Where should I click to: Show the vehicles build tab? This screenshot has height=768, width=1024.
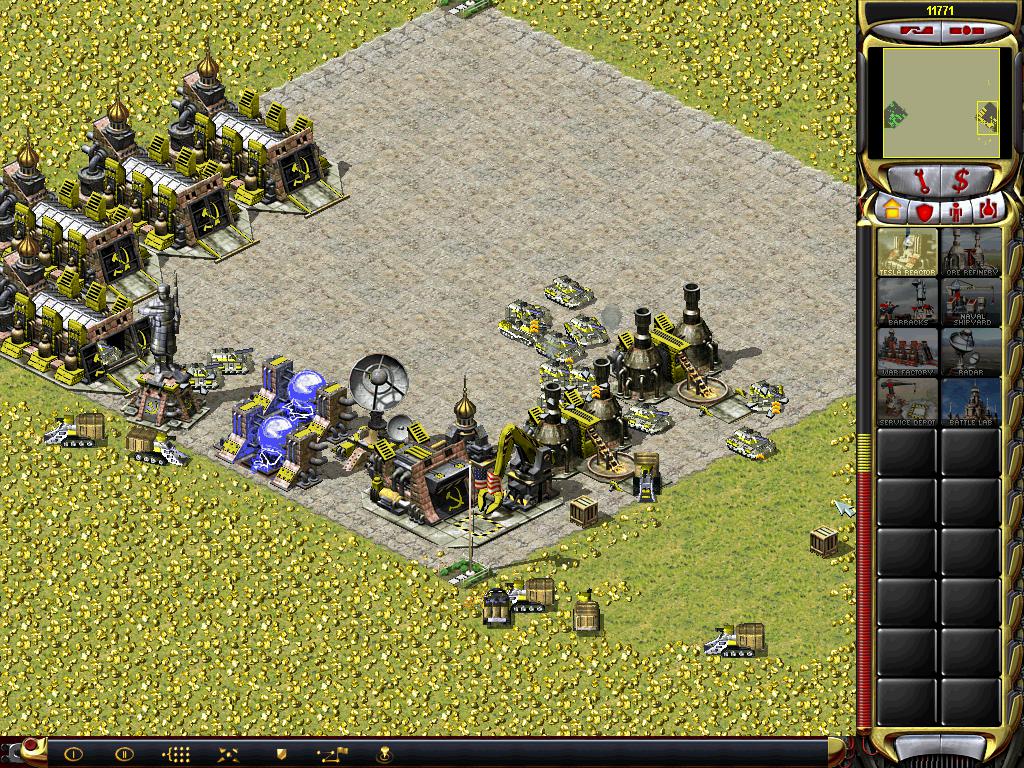[x=987, y=210]
